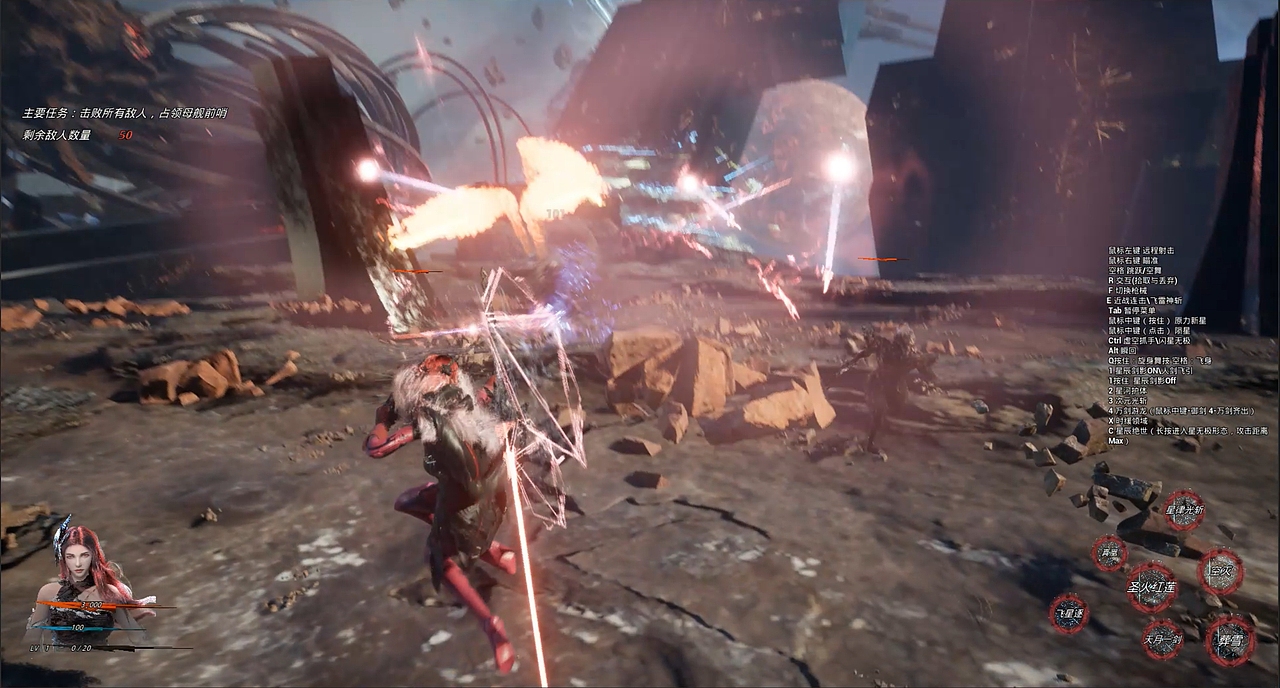Cast the 天月一剑 skill
Screen dimensions: 1280x688
[1162, 639]
